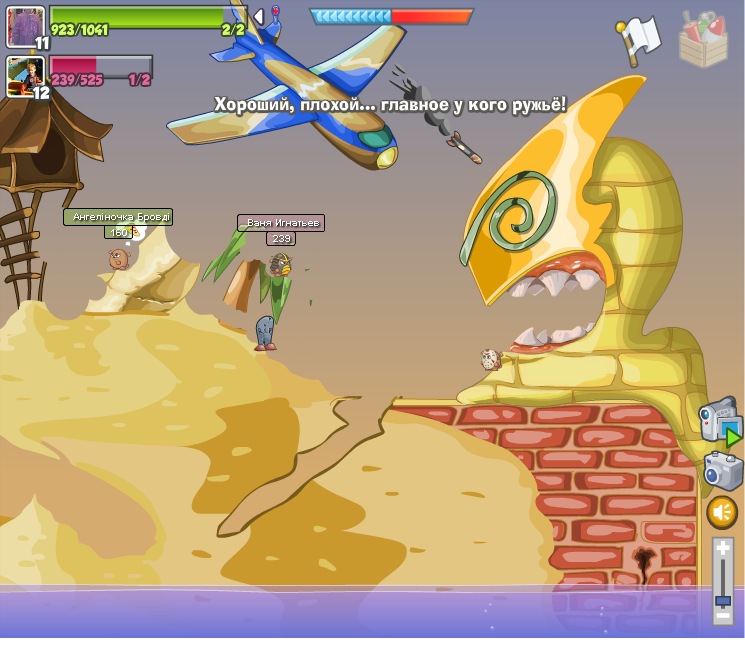Click the blue zoom slider handle

(722, 600)
